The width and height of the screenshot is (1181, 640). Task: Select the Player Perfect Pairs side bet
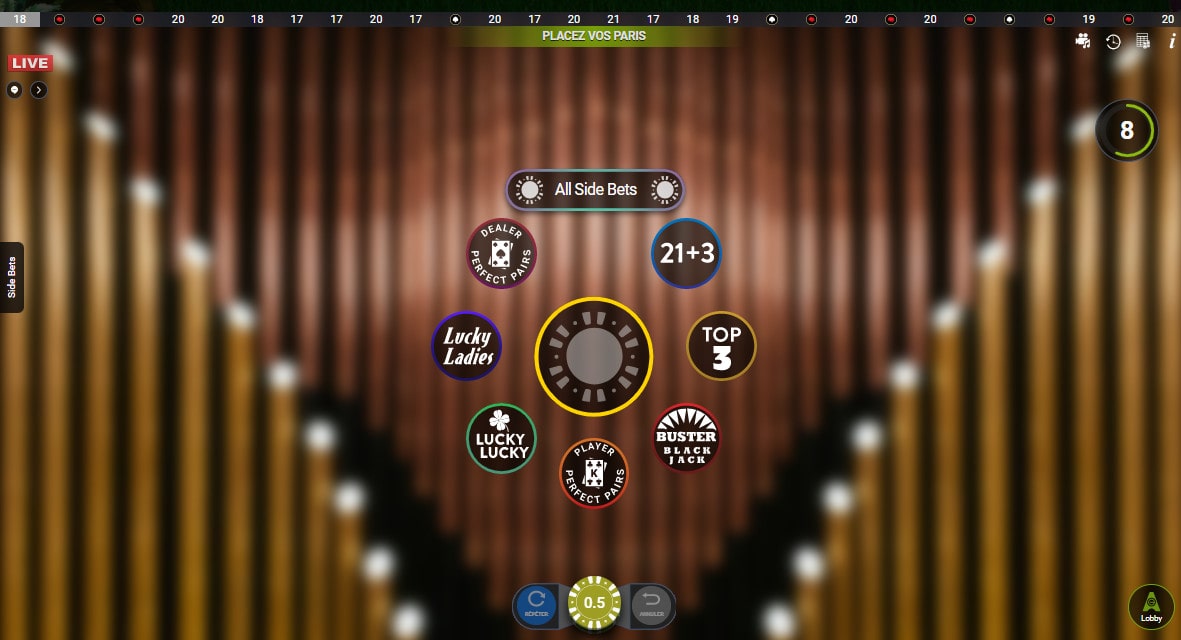click(x=594, y=473)
